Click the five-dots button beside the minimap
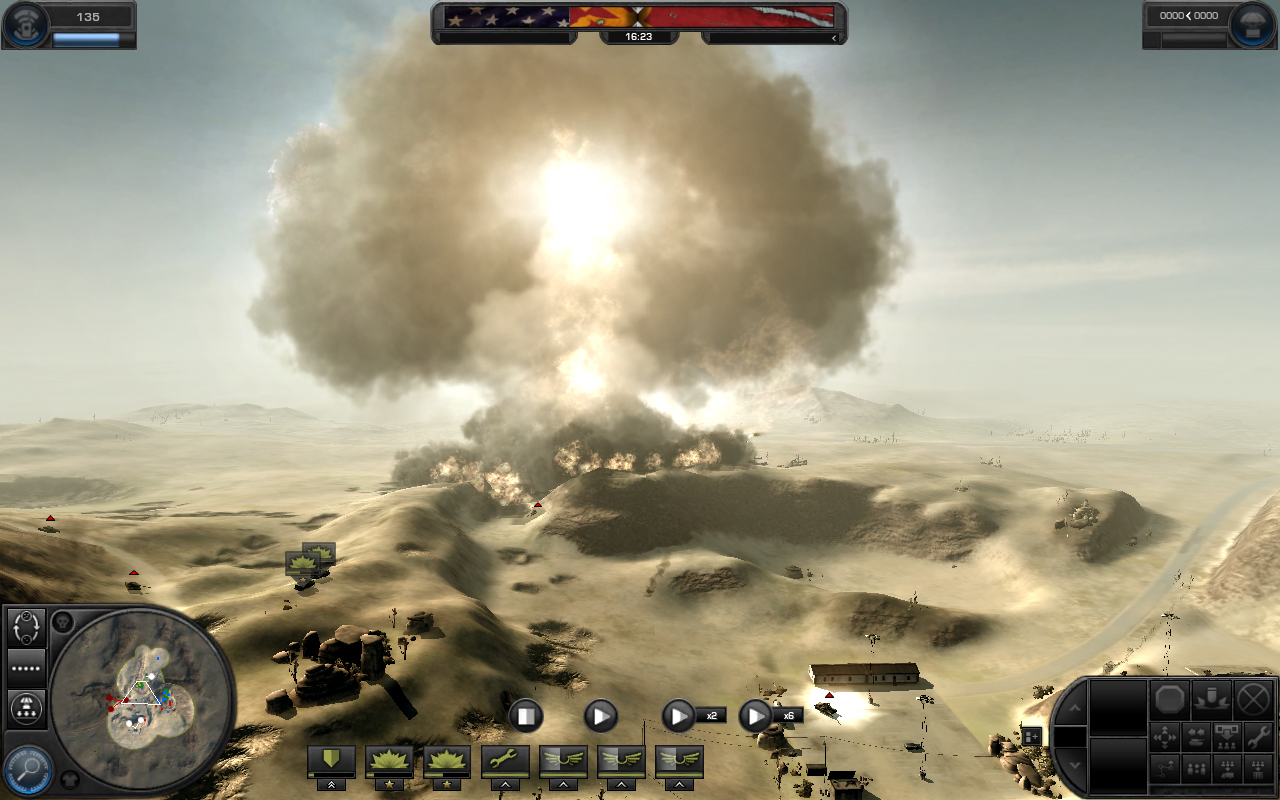 (27, 667)
